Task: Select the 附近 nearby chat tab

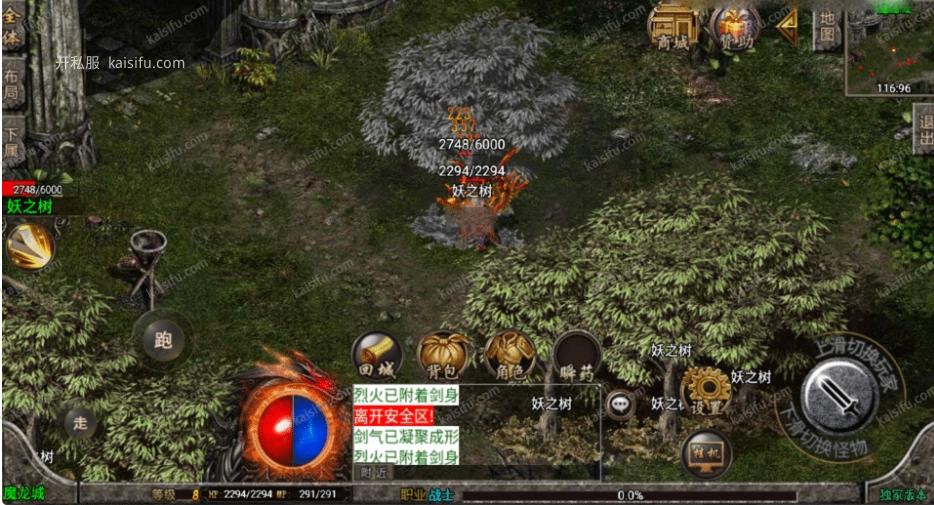Action: point(374,472)
